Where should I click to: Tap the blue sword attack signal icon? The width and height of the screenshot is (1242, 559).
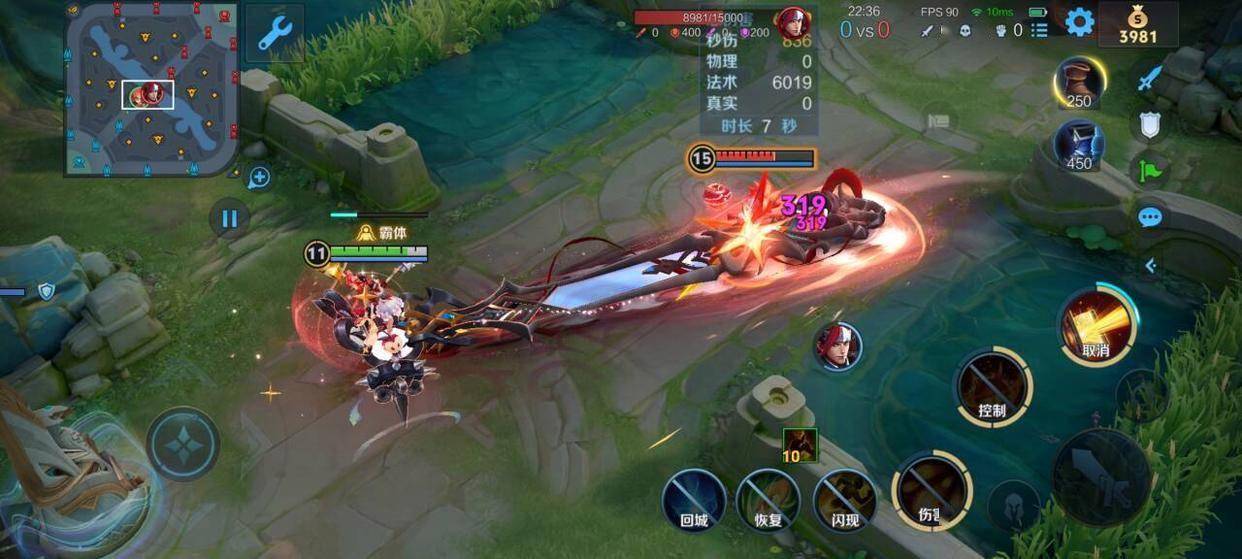point(1151,78)
